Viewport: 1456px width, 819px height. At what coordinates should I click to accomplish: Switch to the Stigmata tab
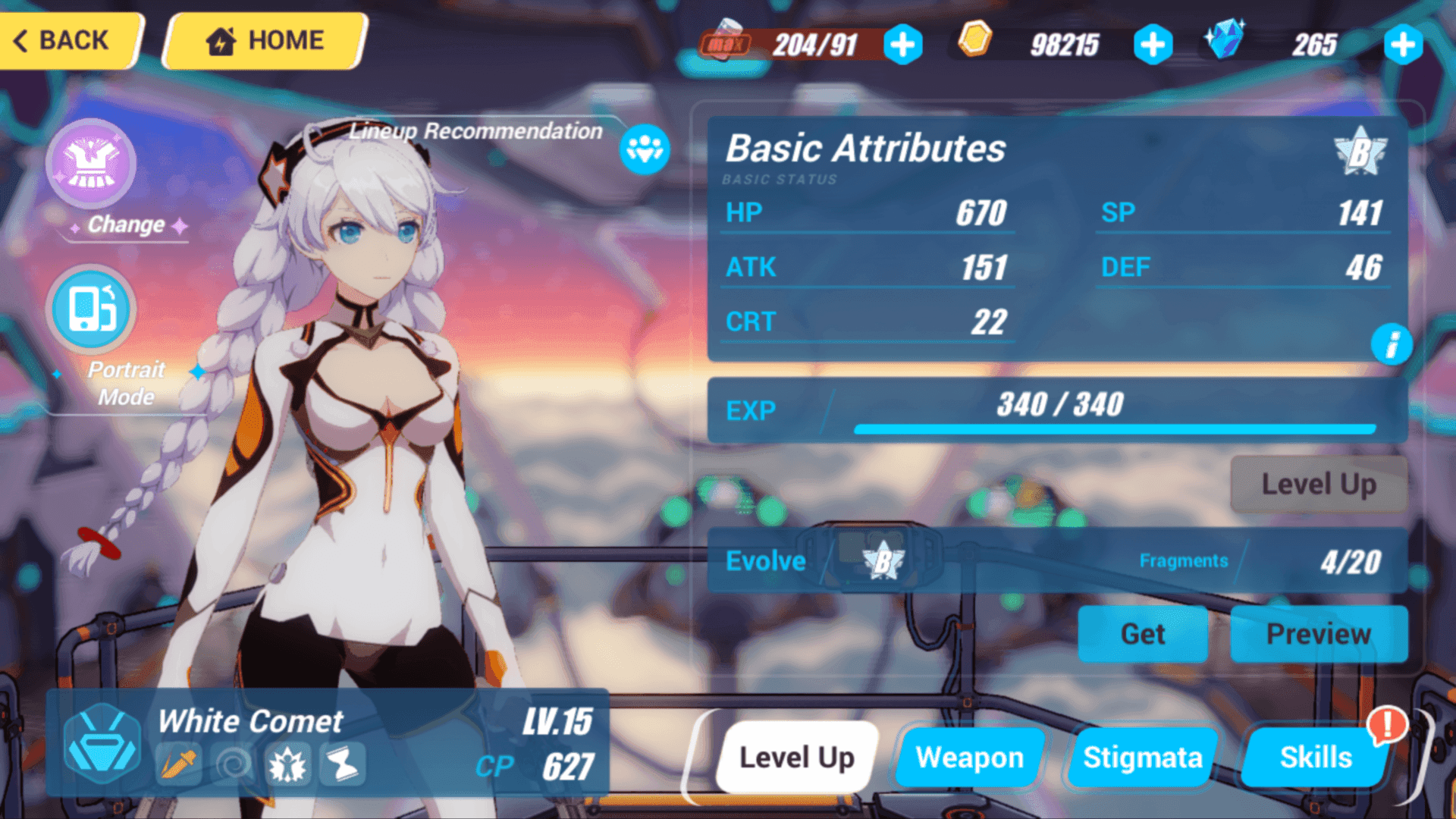(x=1143, y=756)
